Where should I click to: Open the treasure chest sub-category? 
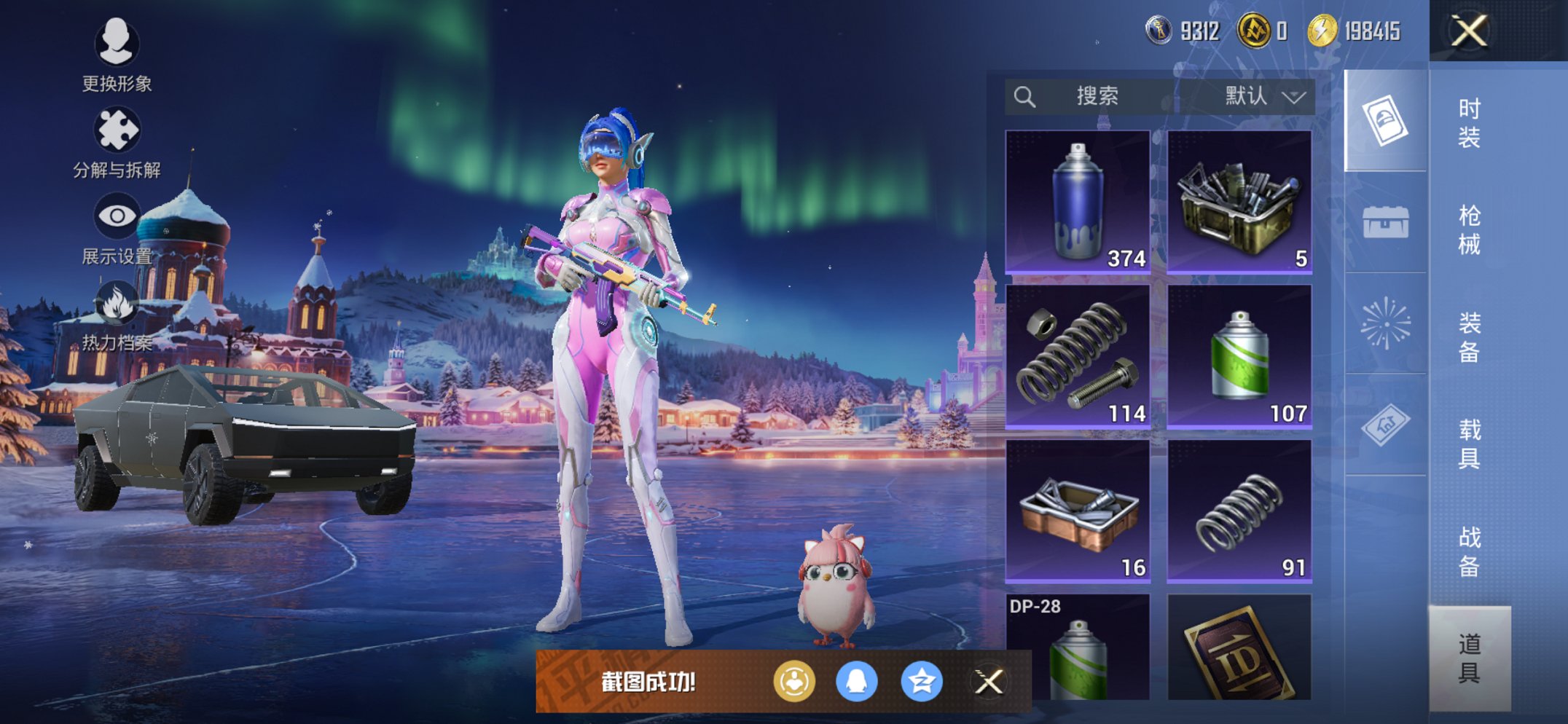1385,222
